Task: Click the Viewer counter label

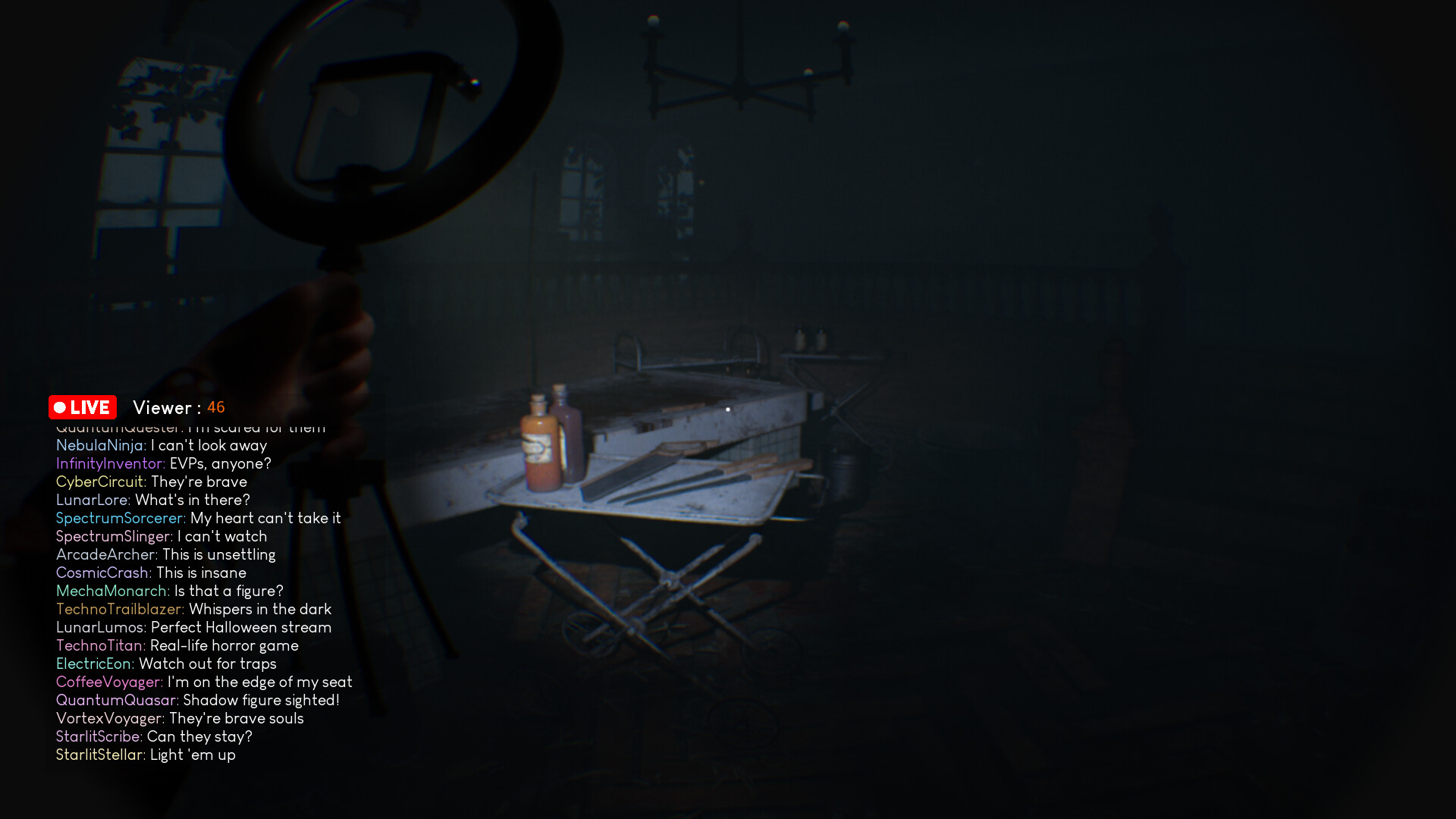Action: click(164, 407)
